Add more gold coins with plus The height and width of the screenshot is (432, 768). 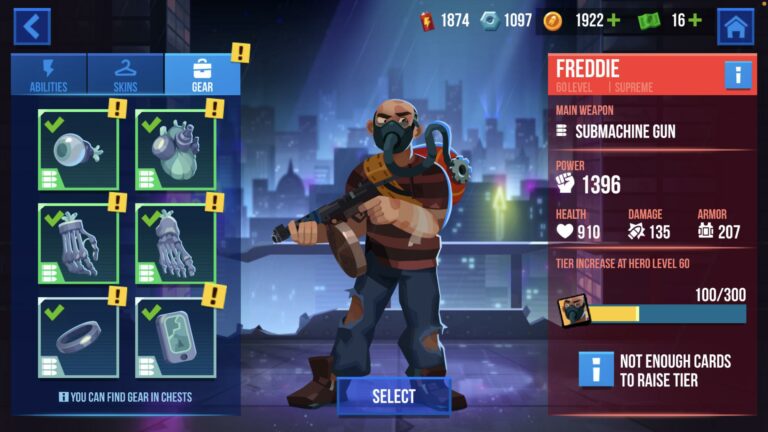tap(615, 20)
